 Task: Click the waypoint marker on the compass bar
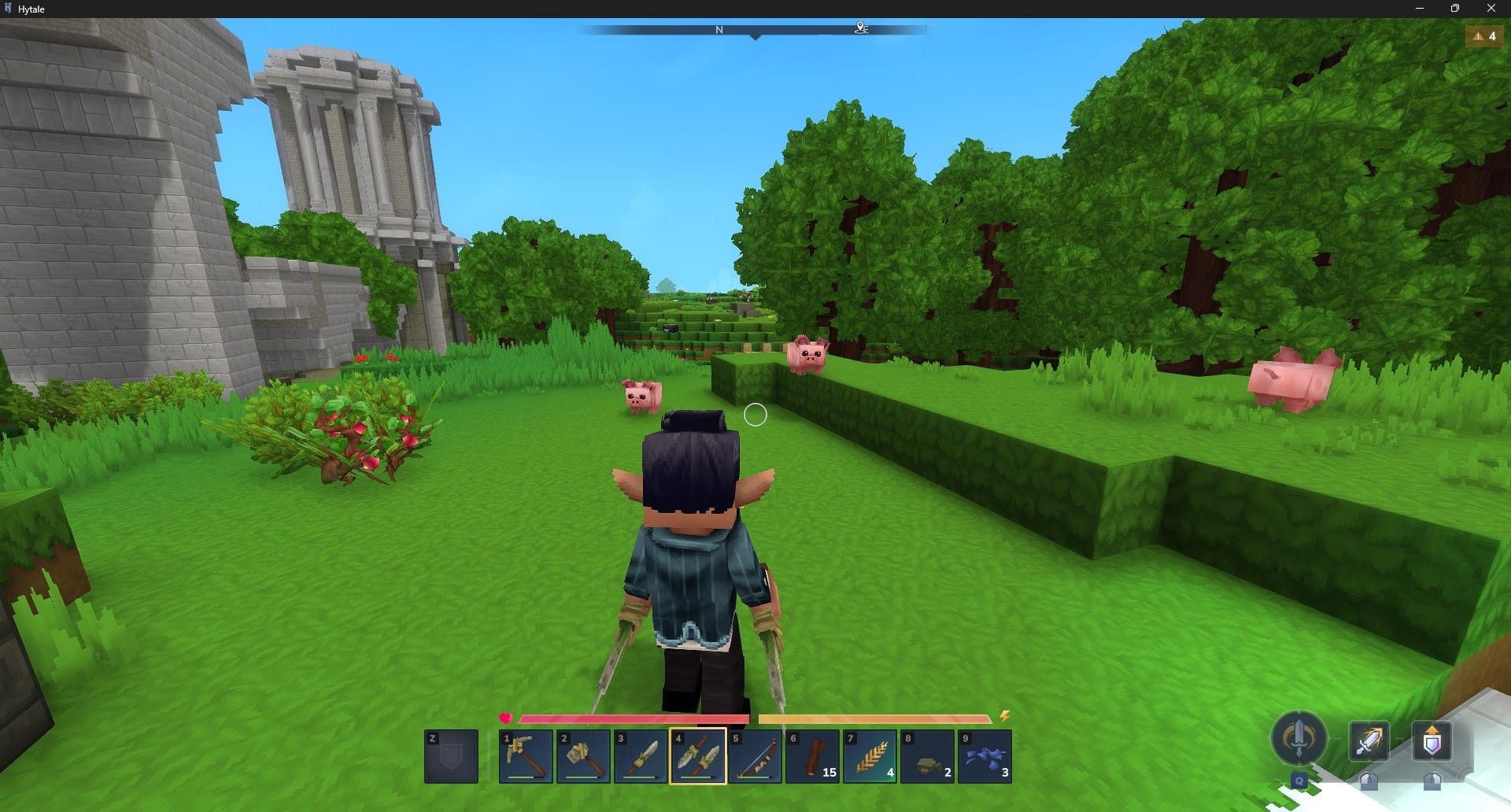[x=861, y=28]
